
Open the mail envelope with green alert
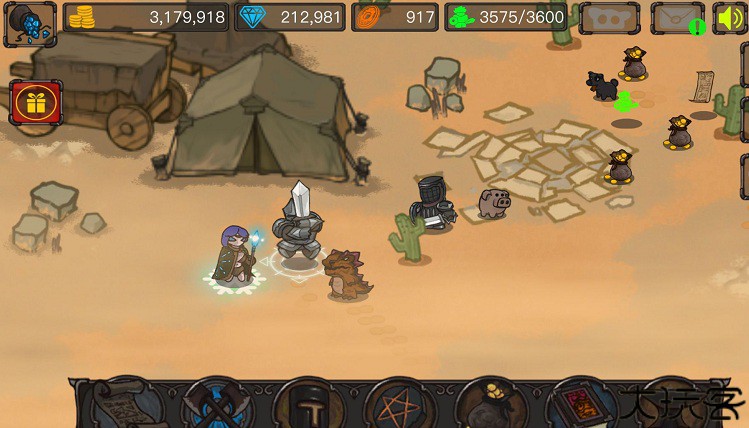[678, 18]
